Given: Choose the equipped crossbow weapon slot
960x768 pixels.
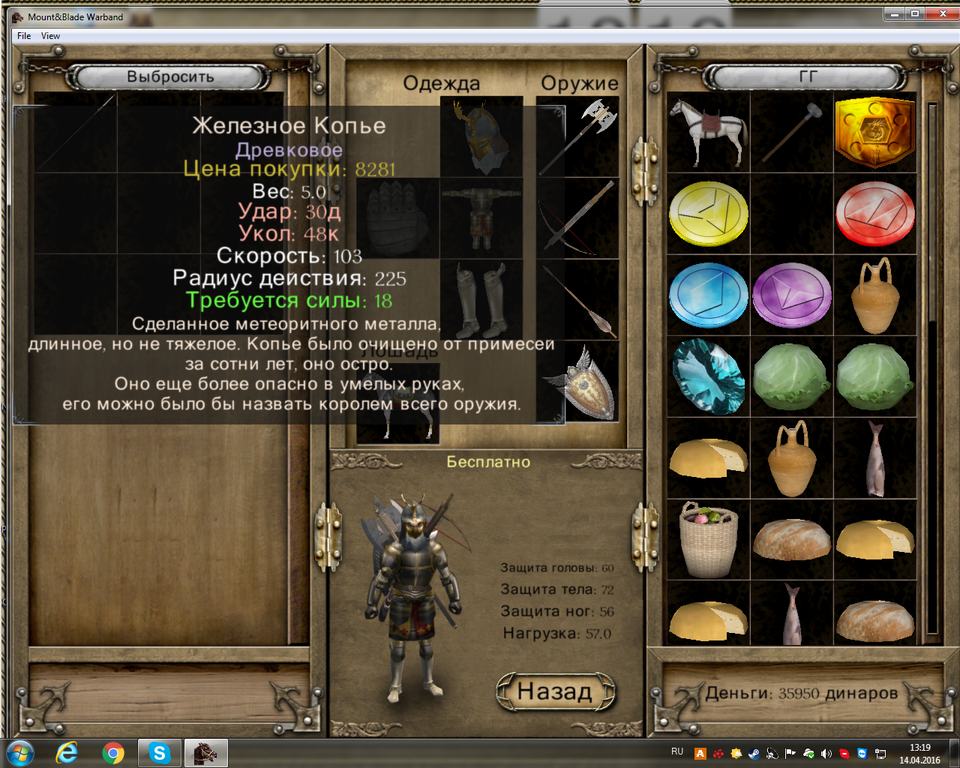Looking at the screenshot, I should 578,217.
